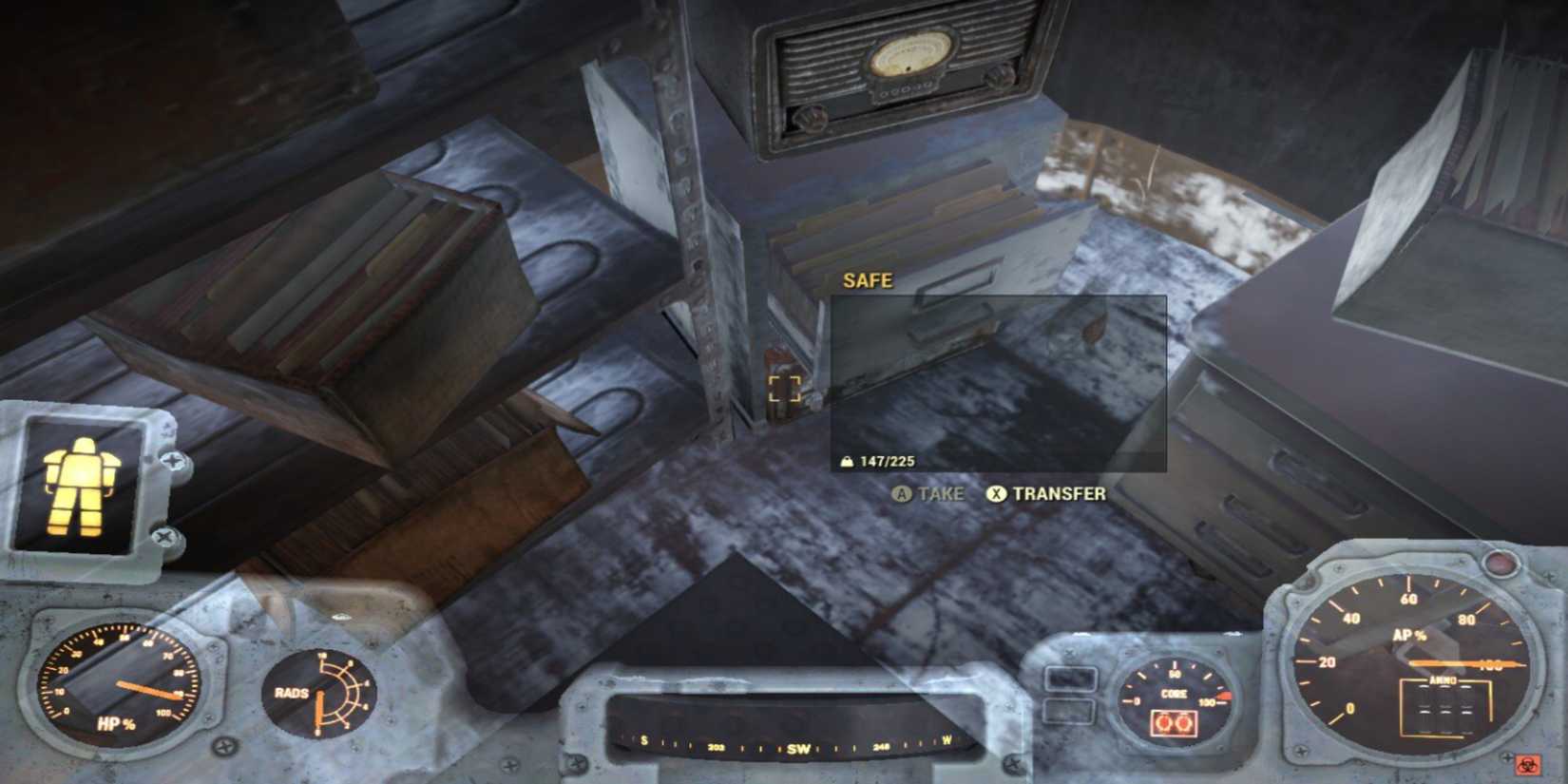Click the radio's circular tuning dial

point(914,54)
